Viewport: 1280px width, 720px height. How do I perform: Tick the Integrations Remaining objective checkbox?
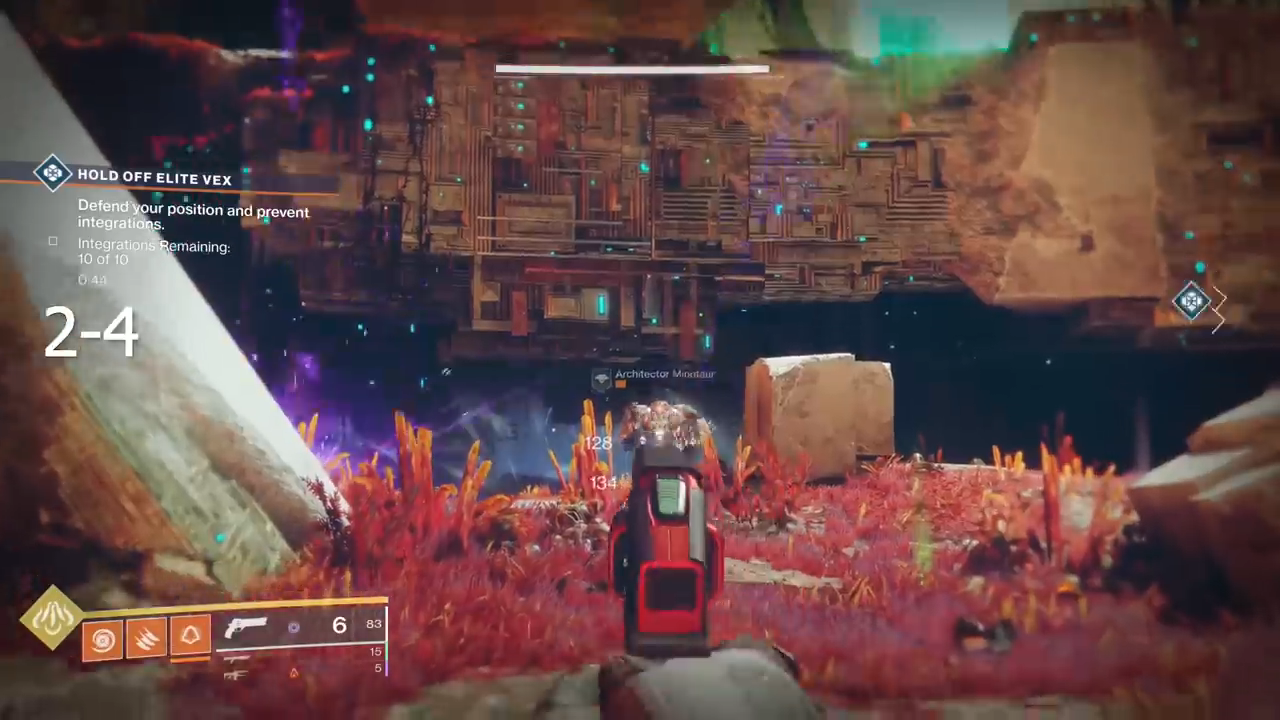[53, 241]
